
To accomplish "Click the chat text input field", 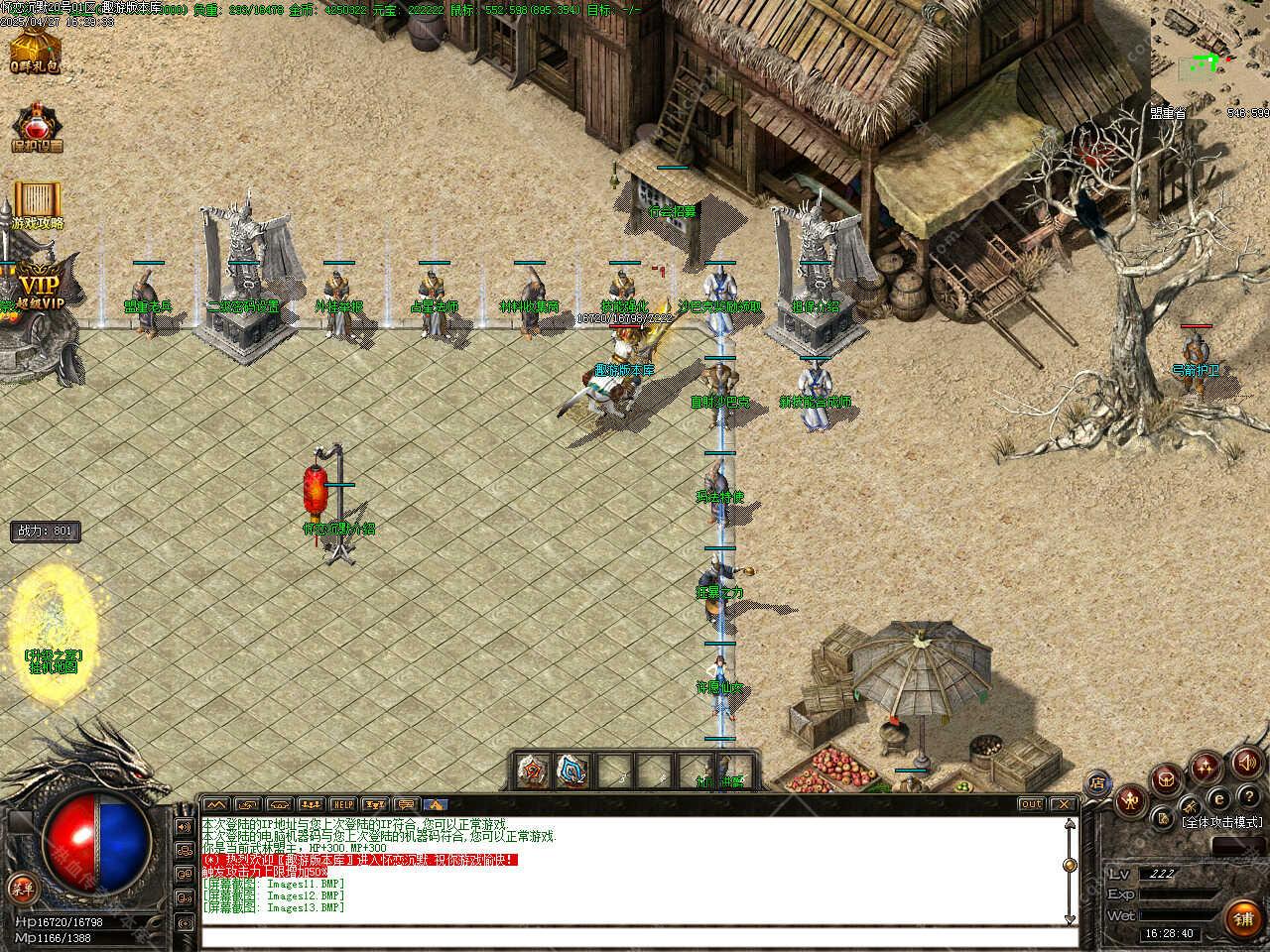I will [x=635, y=937].
